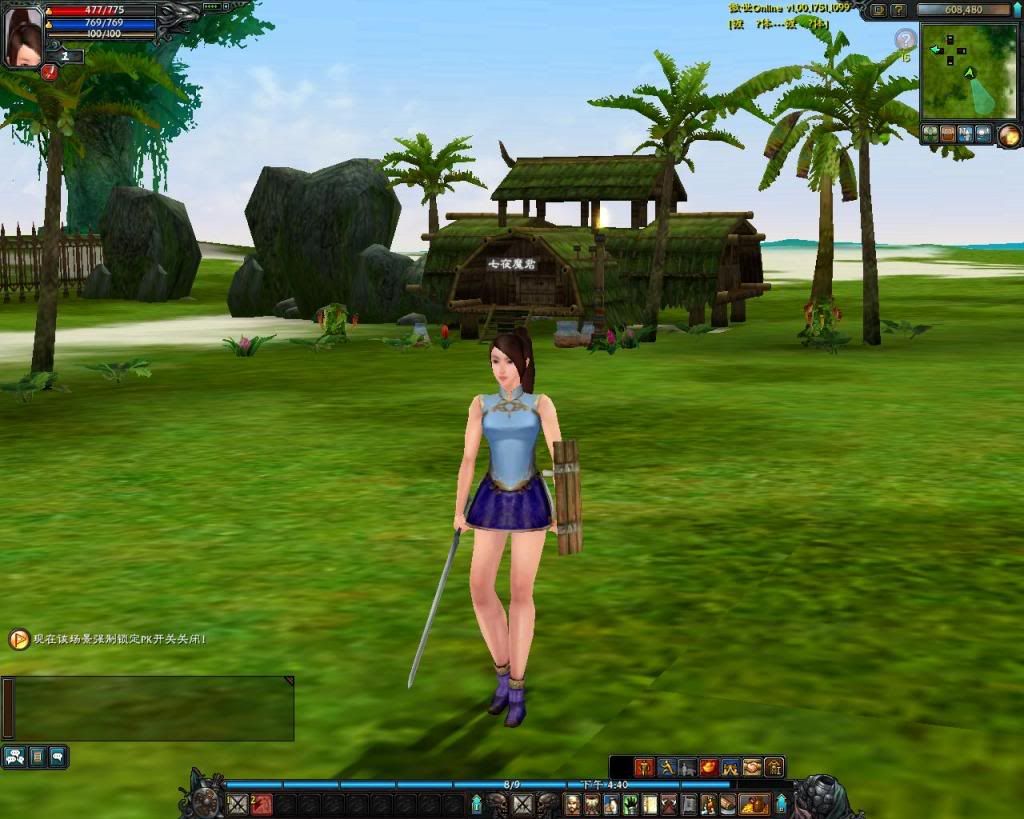Click the green hand icon on menu bar
Image resolution: width=1024 pixels, height=819 pixels.
click(629, 804)
